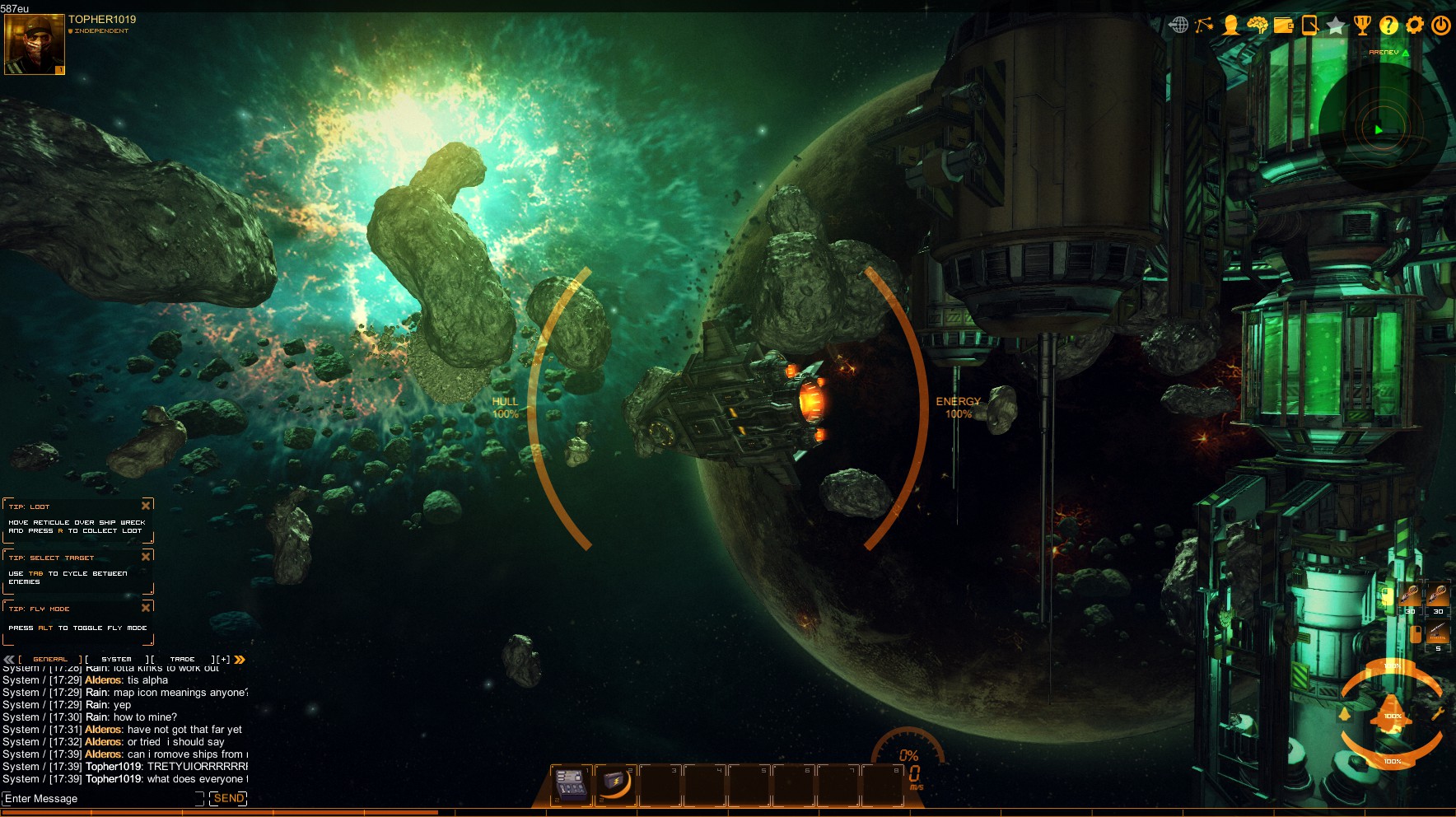Close the Loot tip panel
This screenshot has height=817, width=1456.
146,506
